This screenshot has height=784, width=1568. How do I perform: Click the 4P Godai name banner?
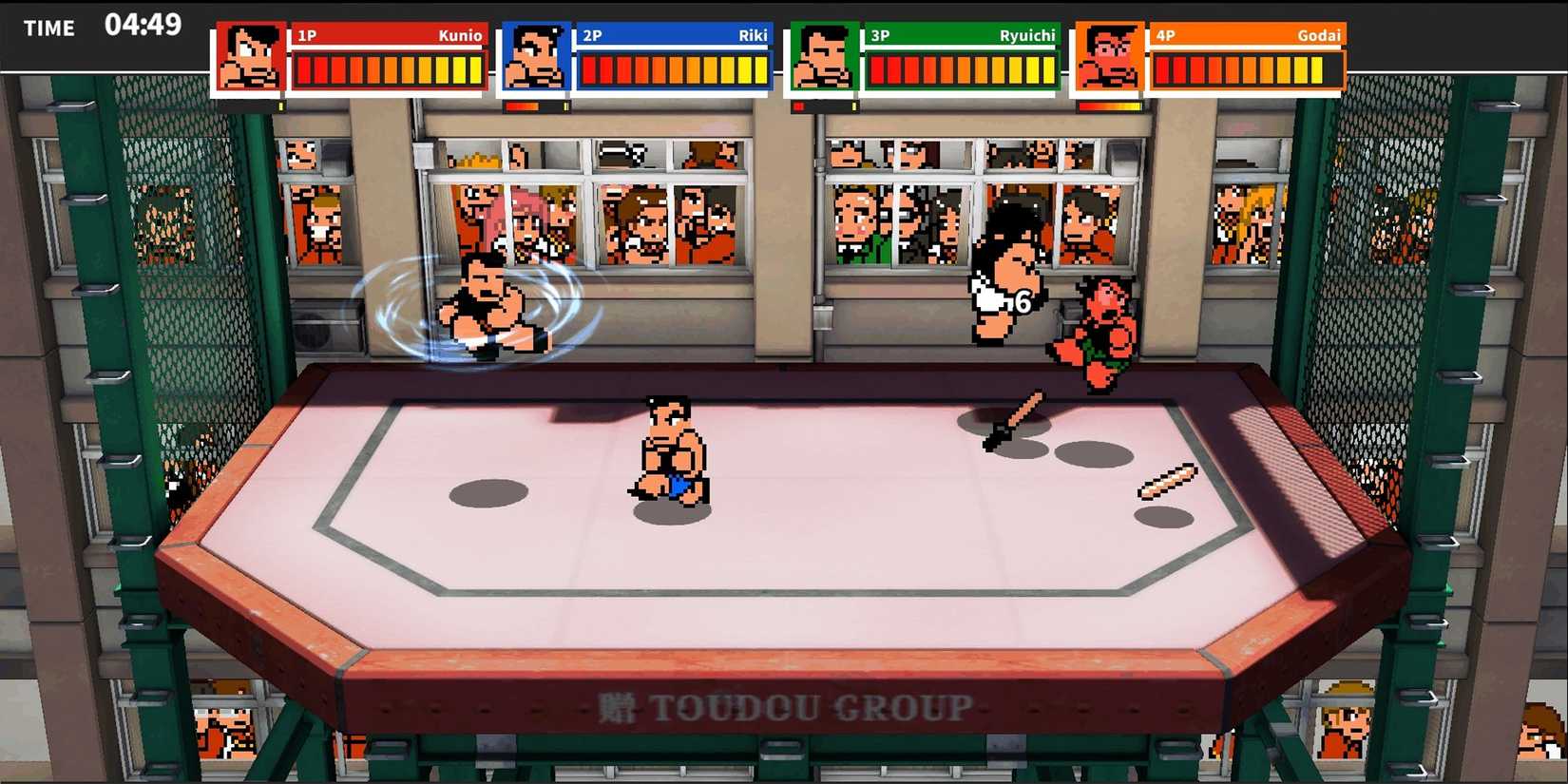point(1245,35)
